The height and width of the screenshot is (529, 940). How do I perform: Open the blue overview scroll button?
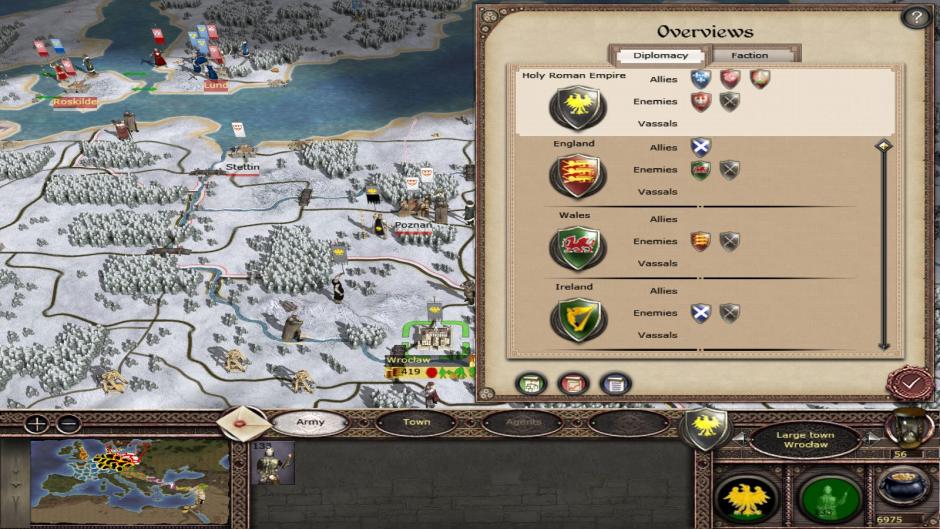coord(615,383)
